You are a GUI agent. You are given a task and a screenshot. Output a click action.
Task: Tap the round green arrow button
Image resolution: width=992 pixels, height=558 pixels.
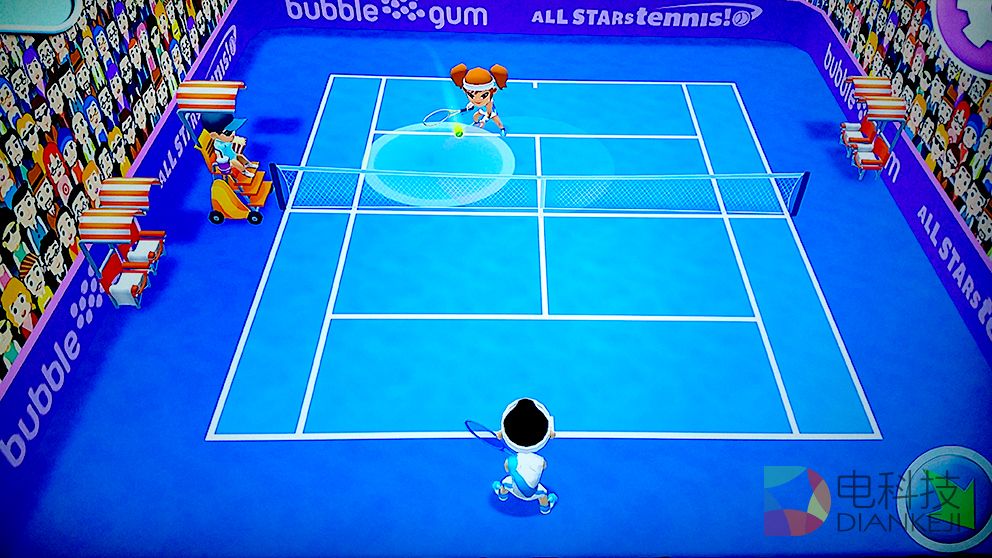click(948, 497)
